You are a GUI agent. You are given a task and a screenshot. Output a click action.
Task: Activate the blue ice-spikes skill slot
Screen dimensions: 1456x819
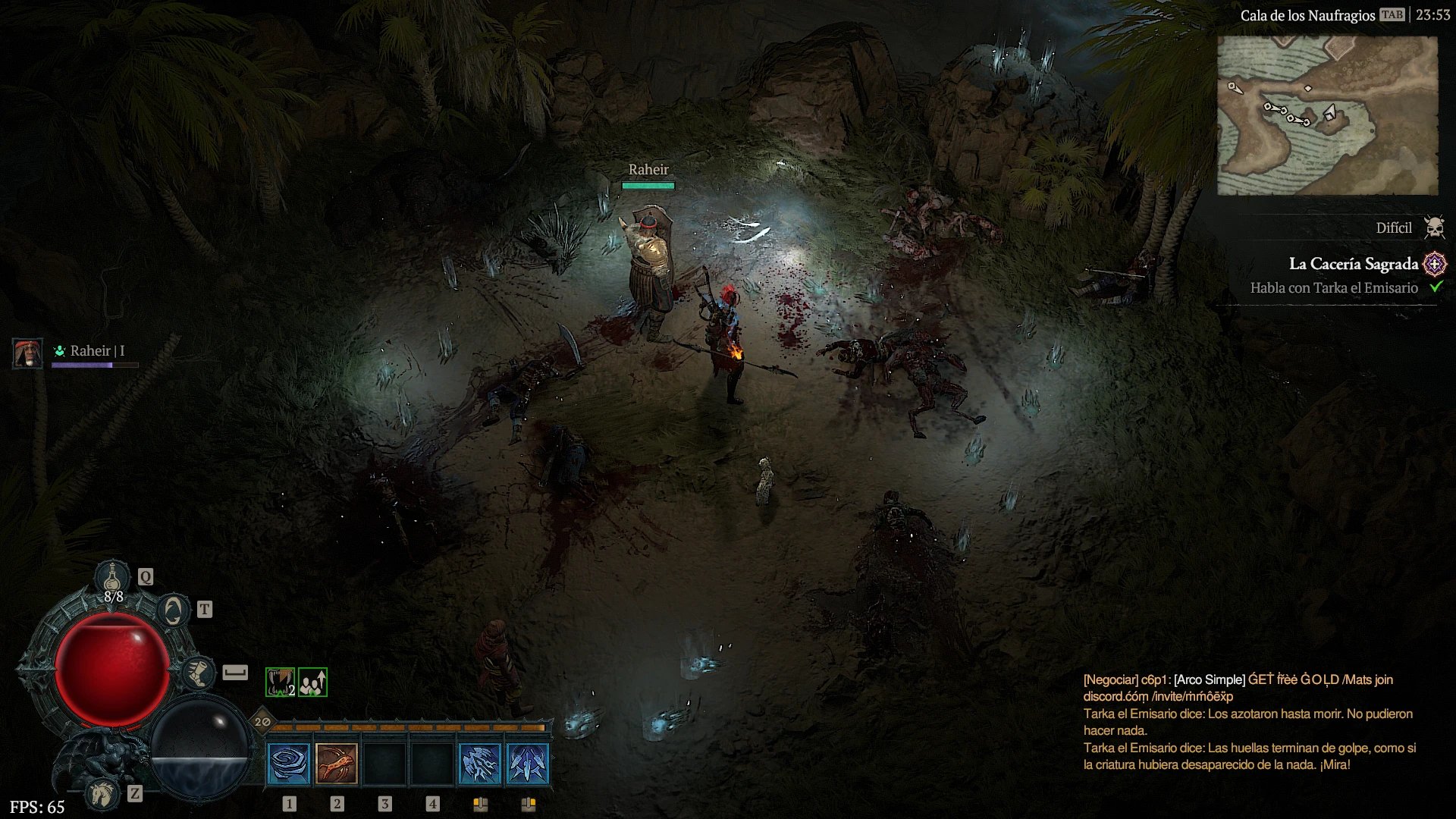[528, 762]
